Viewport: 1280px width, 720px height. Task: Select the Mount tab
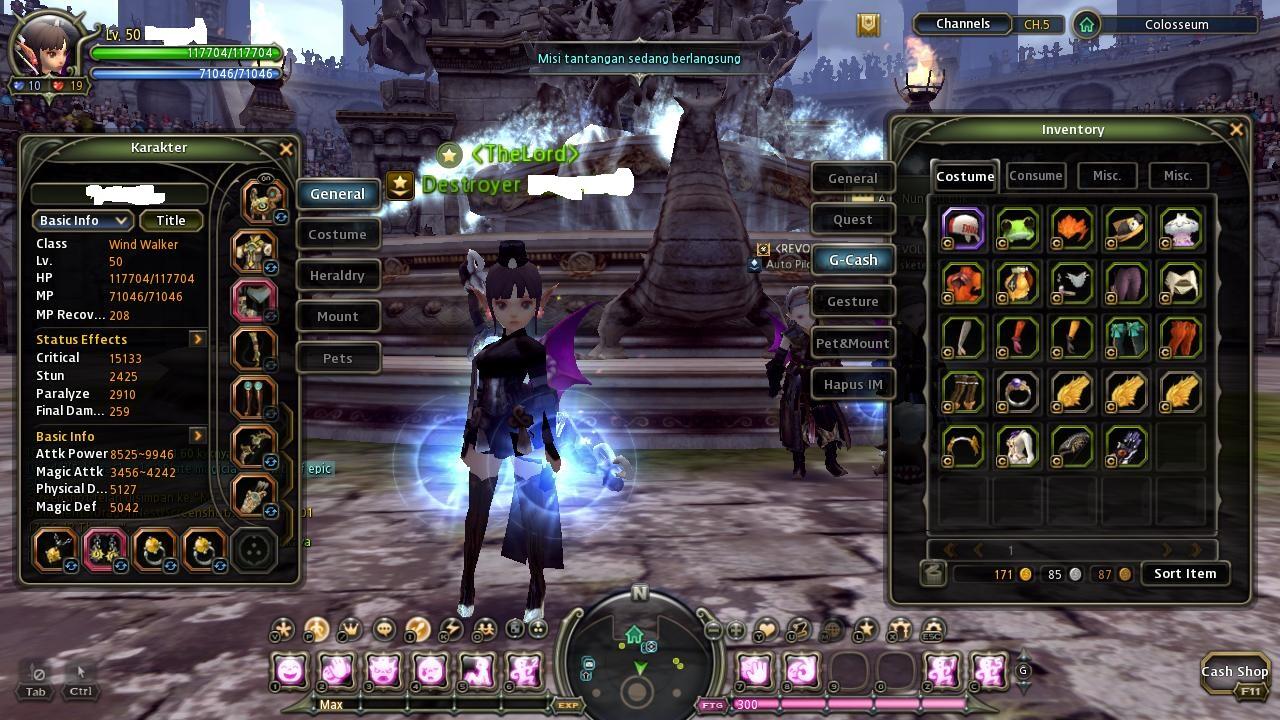337,316
